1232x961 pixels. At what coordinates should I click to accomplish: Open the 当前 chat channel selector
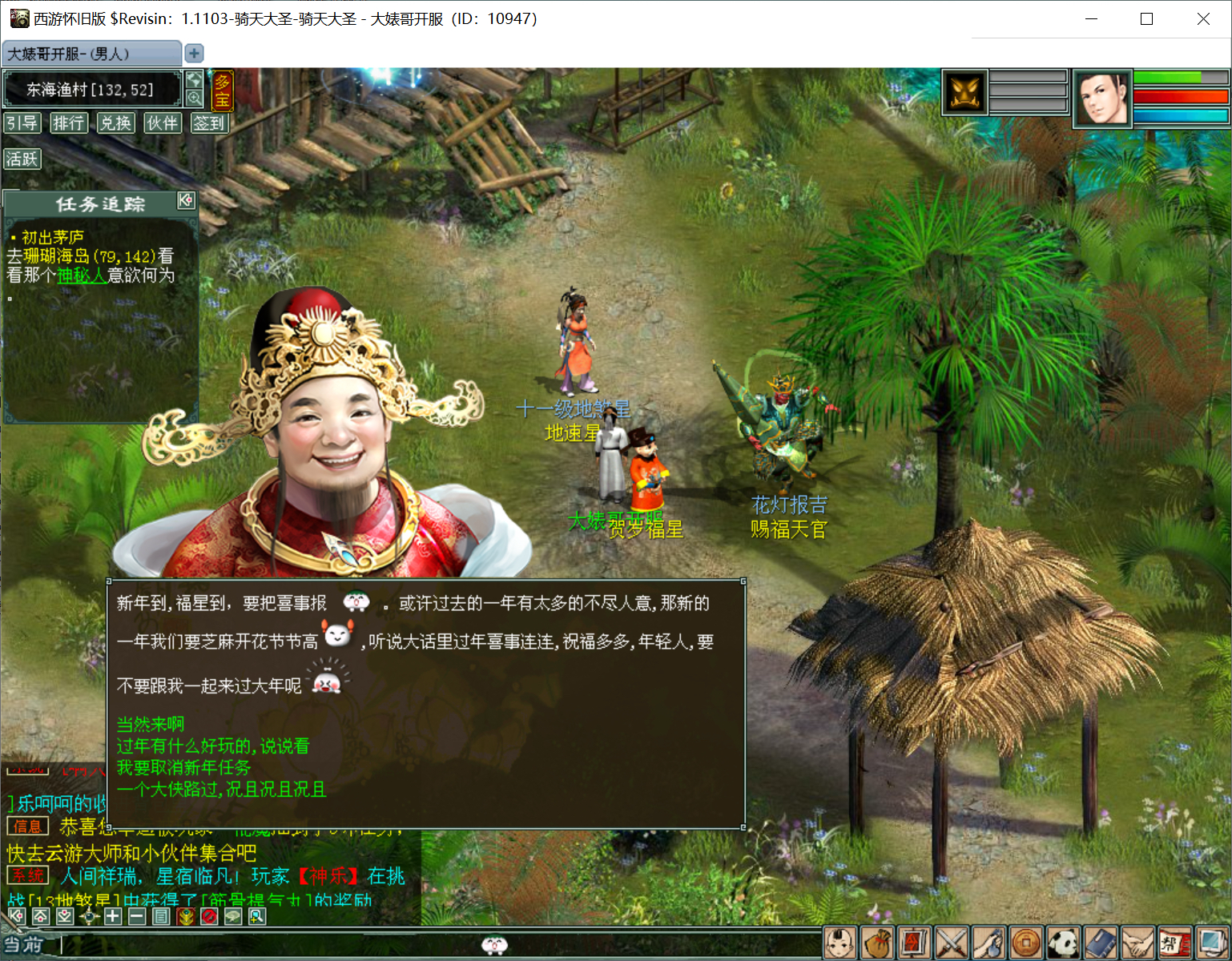pyautogui.click(x=24, y=945)
